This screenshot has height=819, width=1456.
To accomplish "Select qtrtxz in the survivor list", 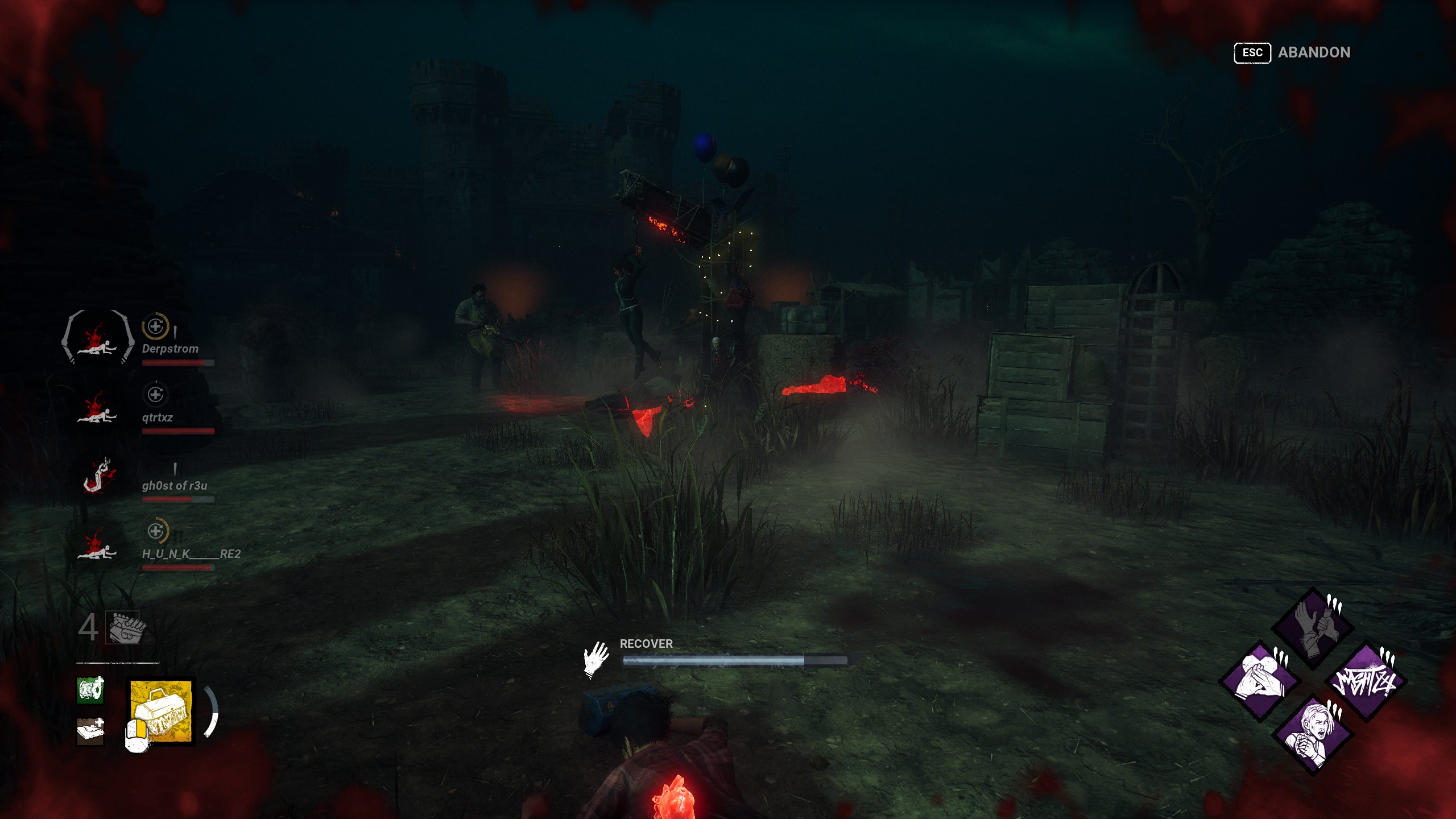I will 157,417.
